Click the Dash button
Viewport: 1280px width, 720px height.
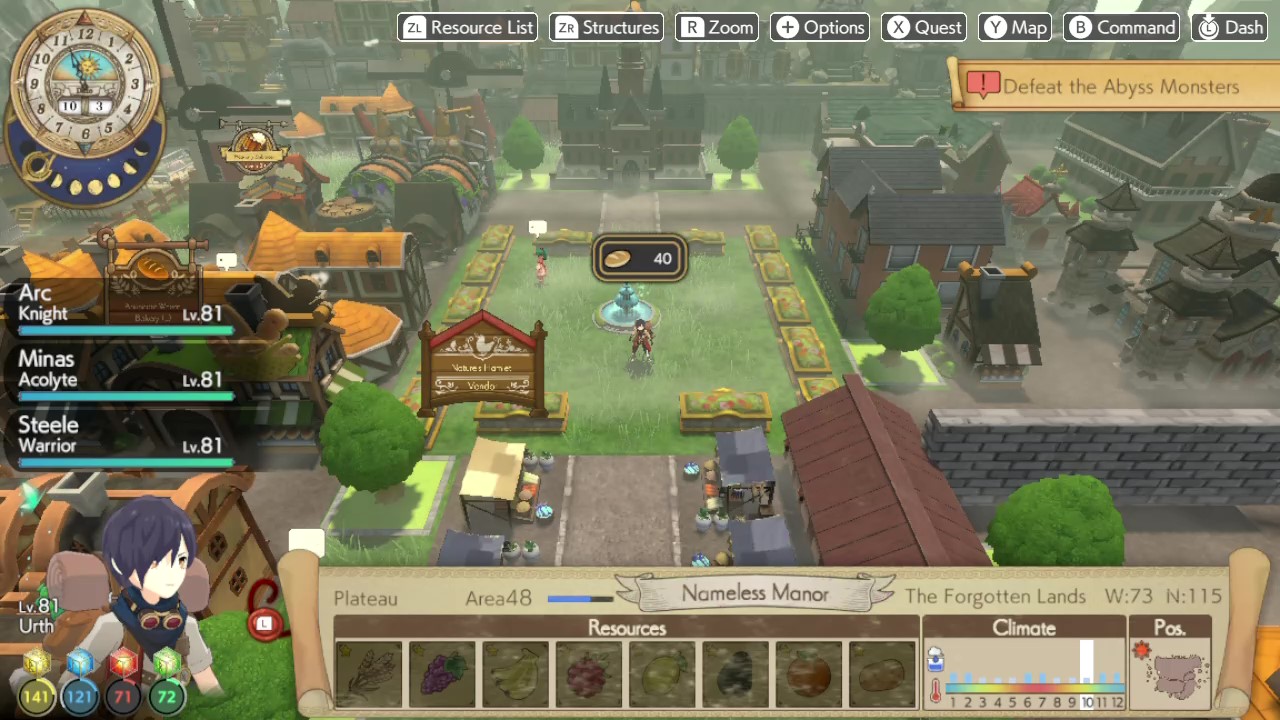click(1230, 27)
